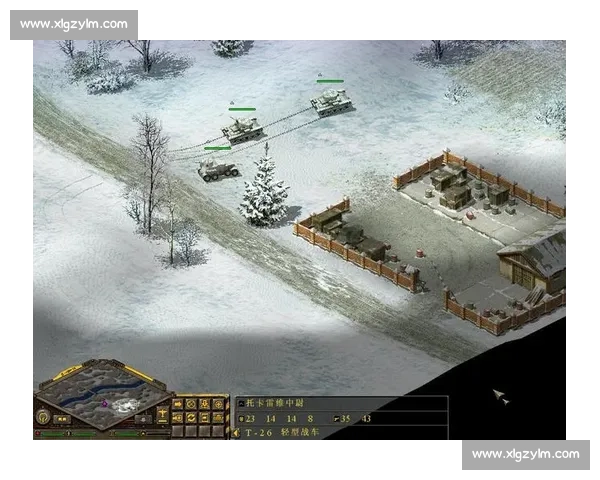Click the circular rotate-arrows command
Image resolution: width=600 pixels, height=480 pixels.
coord(191,417)
